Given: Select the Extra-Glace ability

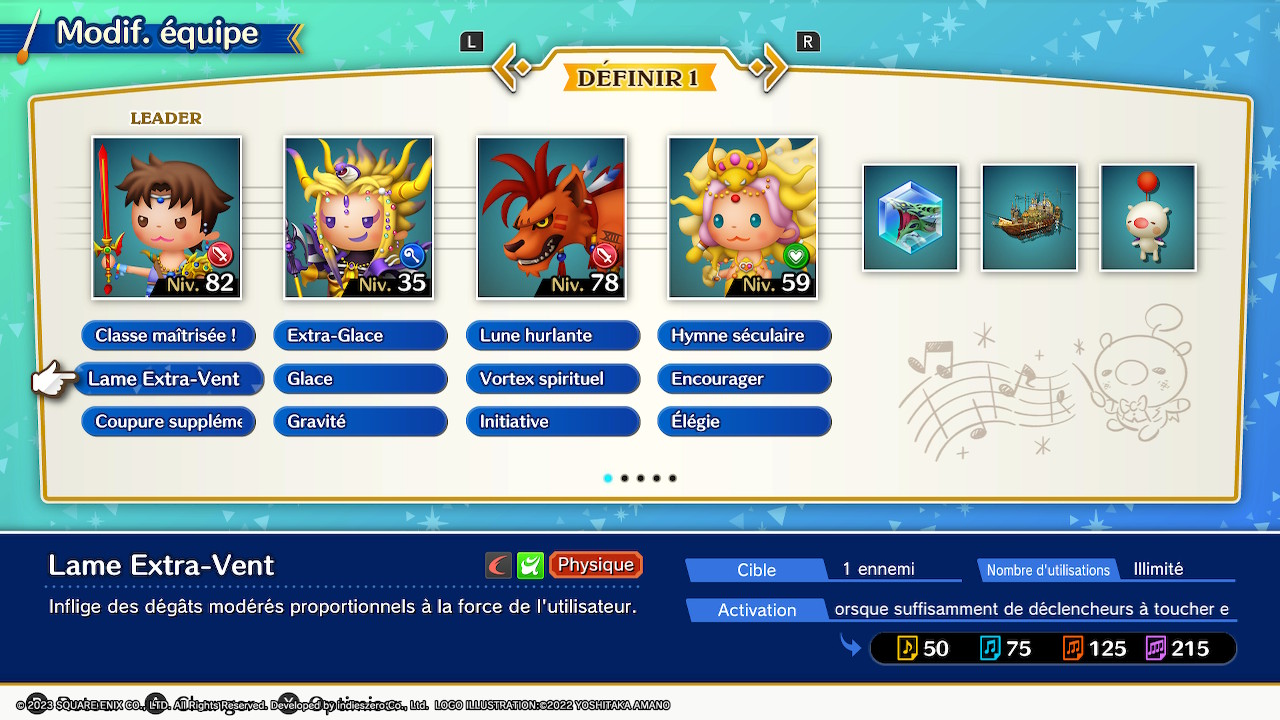Looking at the screenshot, I should pos(360,336).
